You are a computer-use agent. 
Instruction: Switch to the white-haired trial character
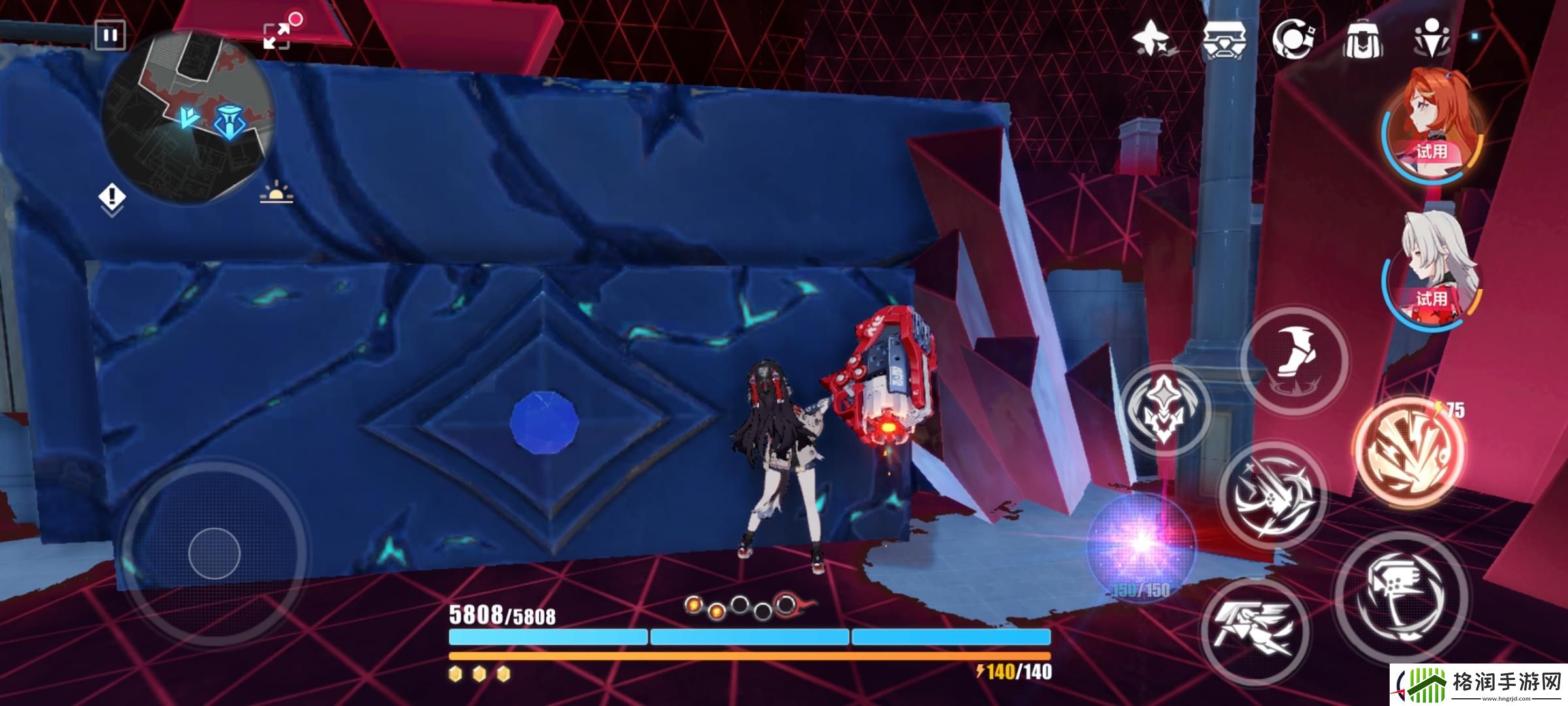(x=1432, y=273)
